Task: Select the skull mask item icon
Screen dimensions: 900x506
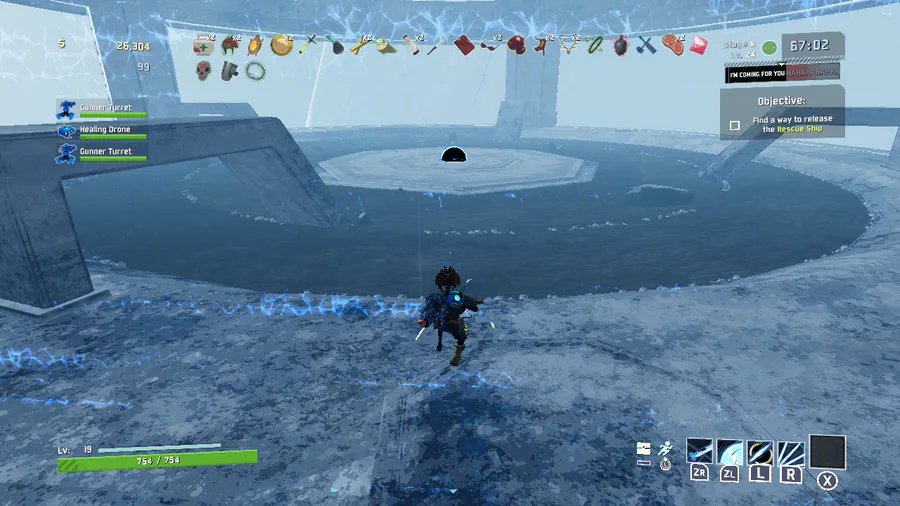Action: (x=204, y=71)
